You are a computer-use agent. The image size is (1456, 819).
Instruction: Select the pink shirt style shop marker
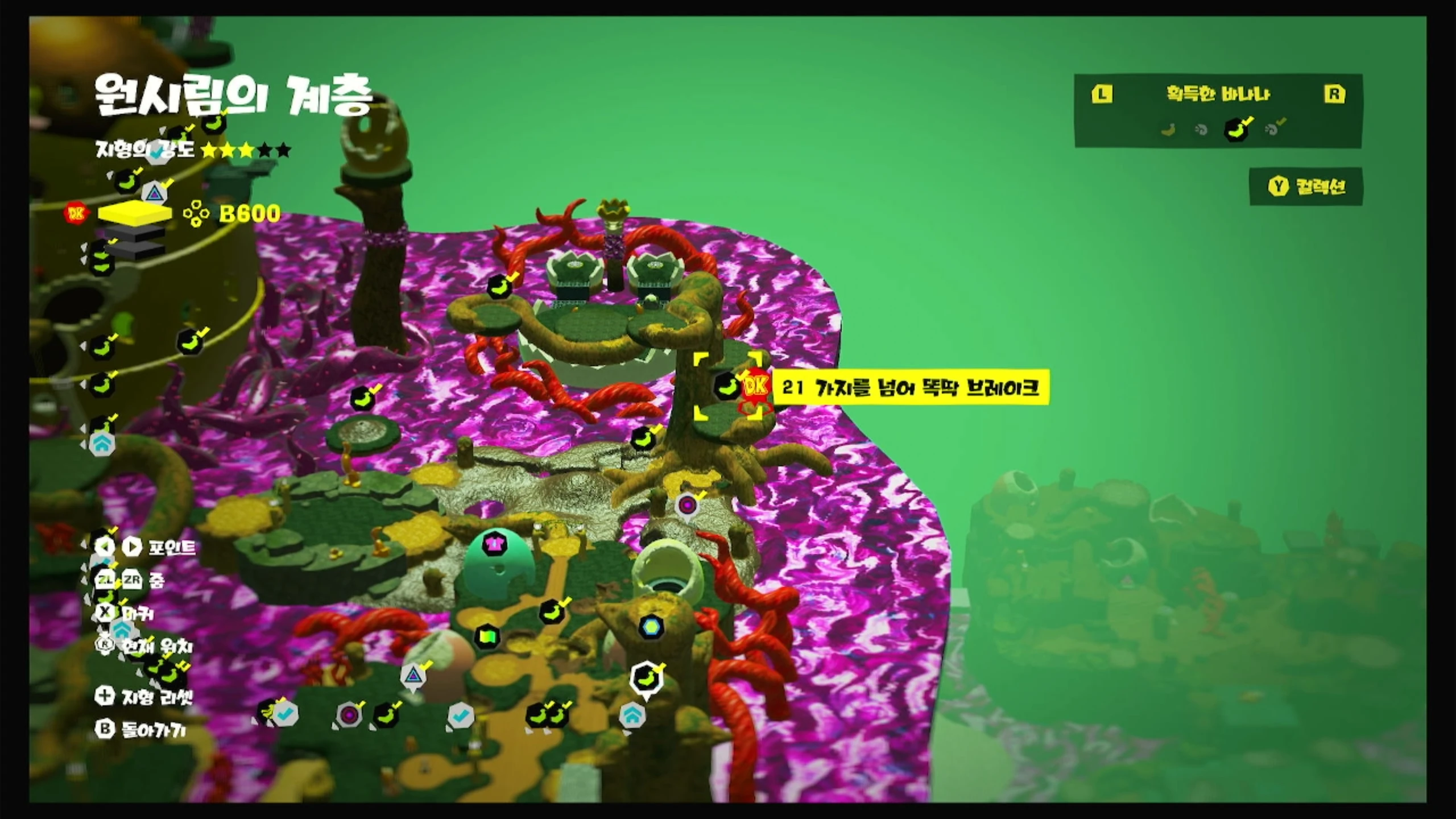point(494,544)
